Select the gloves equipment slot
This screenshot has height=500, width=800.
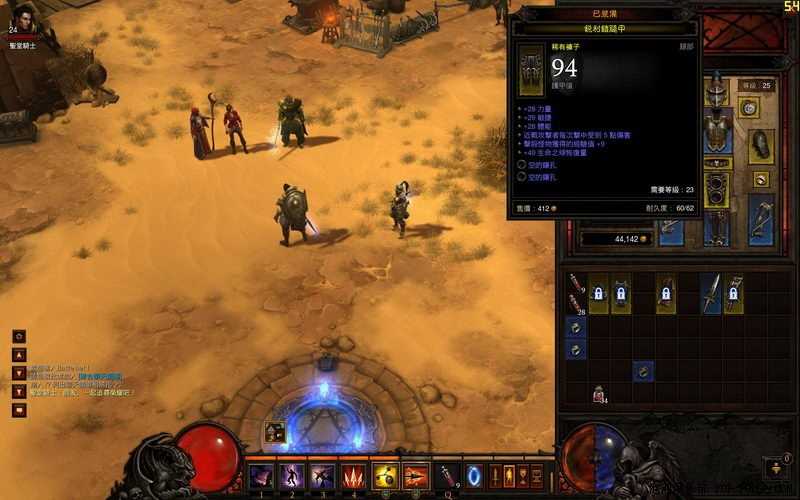coord(762,144)
